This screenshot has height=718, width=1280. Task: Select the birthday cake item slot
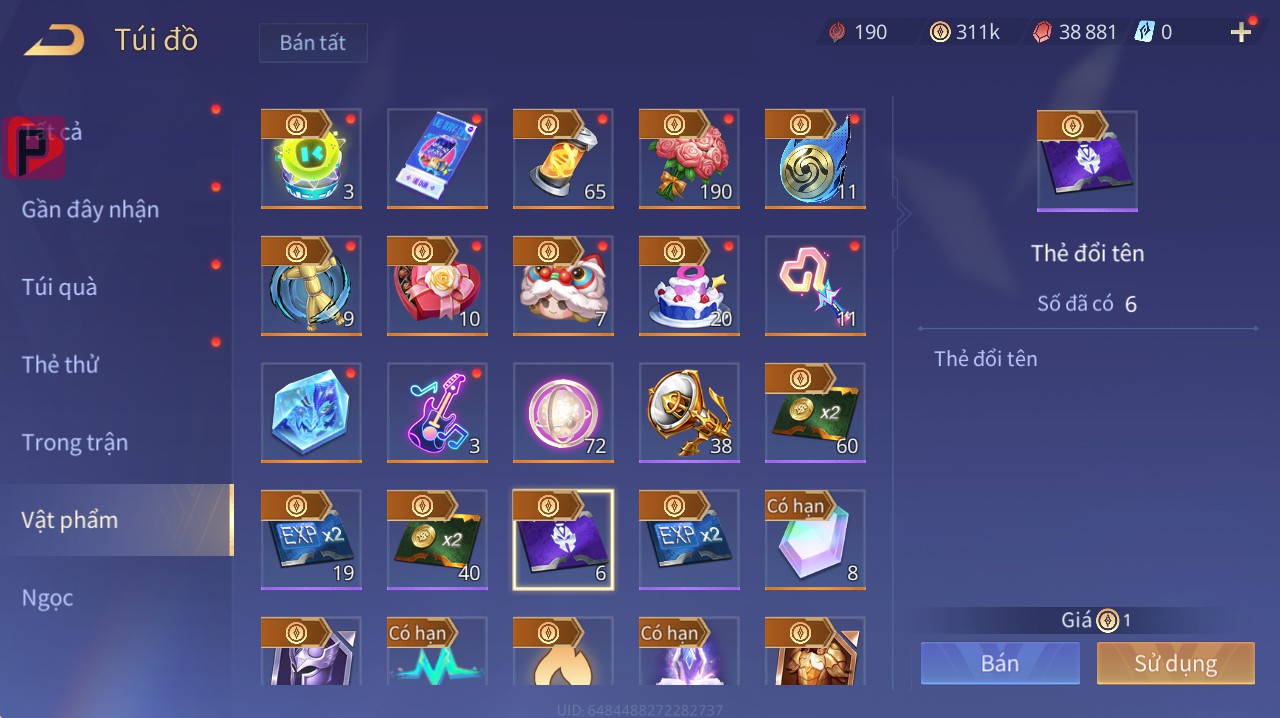point(689,285)
